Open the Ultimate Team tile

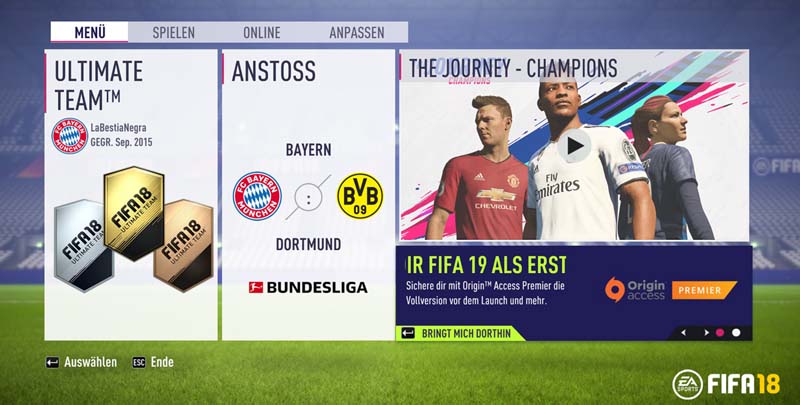tap(130, 195)
